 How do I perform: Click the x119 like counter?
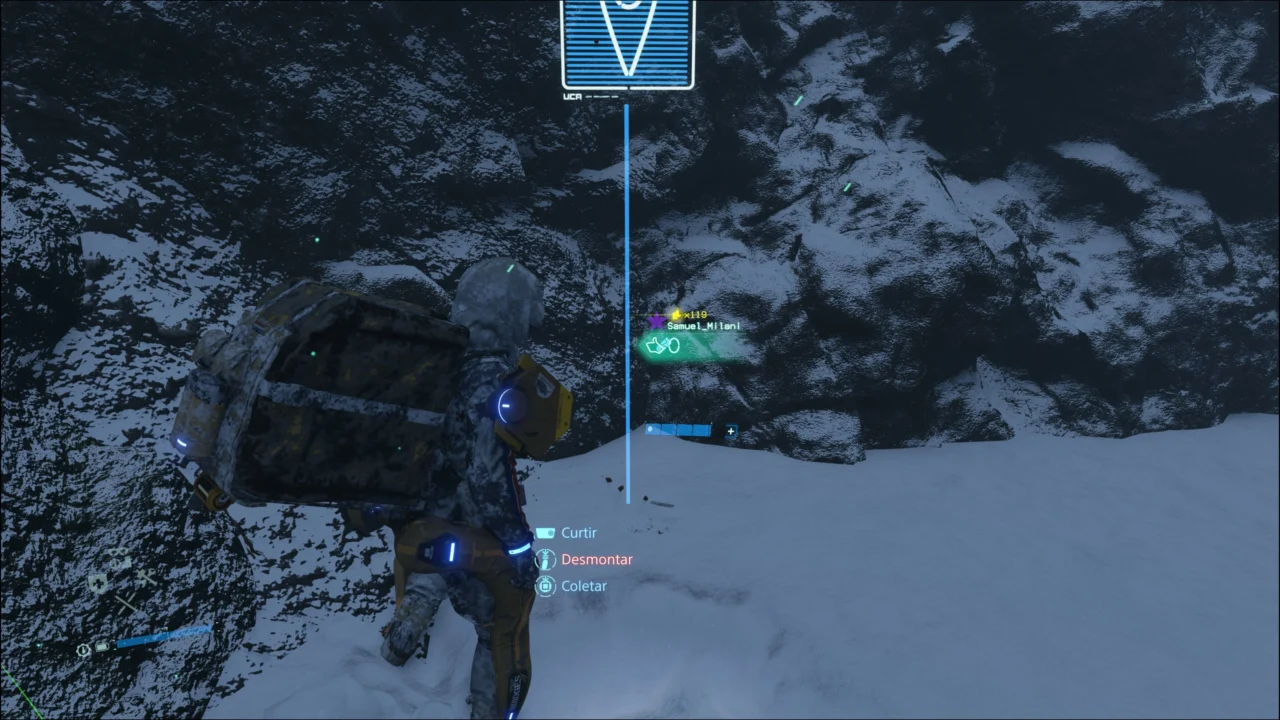click(x=696, y=314)
